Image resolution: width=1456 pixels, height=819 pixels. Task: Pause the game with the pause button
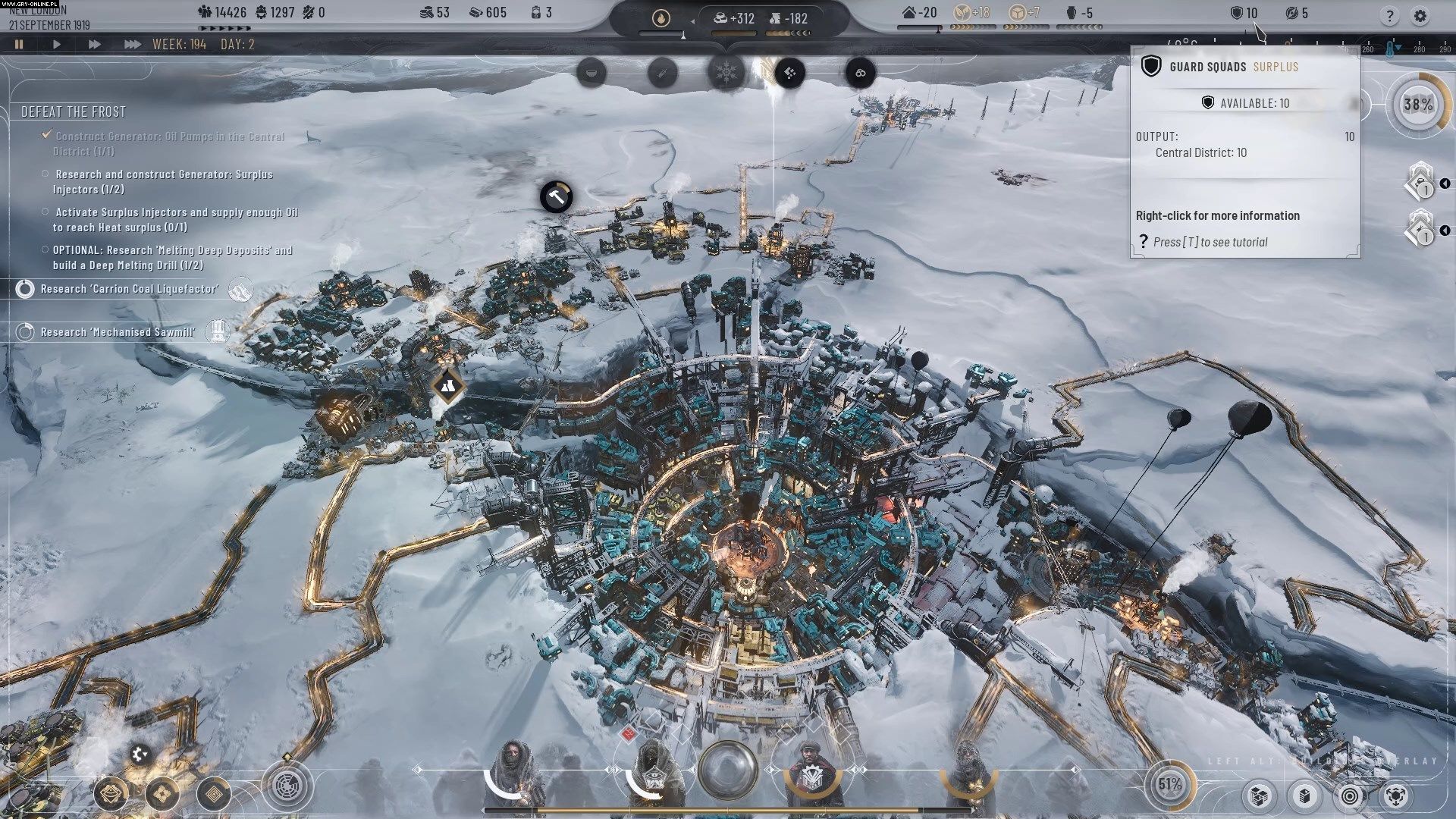19,45
